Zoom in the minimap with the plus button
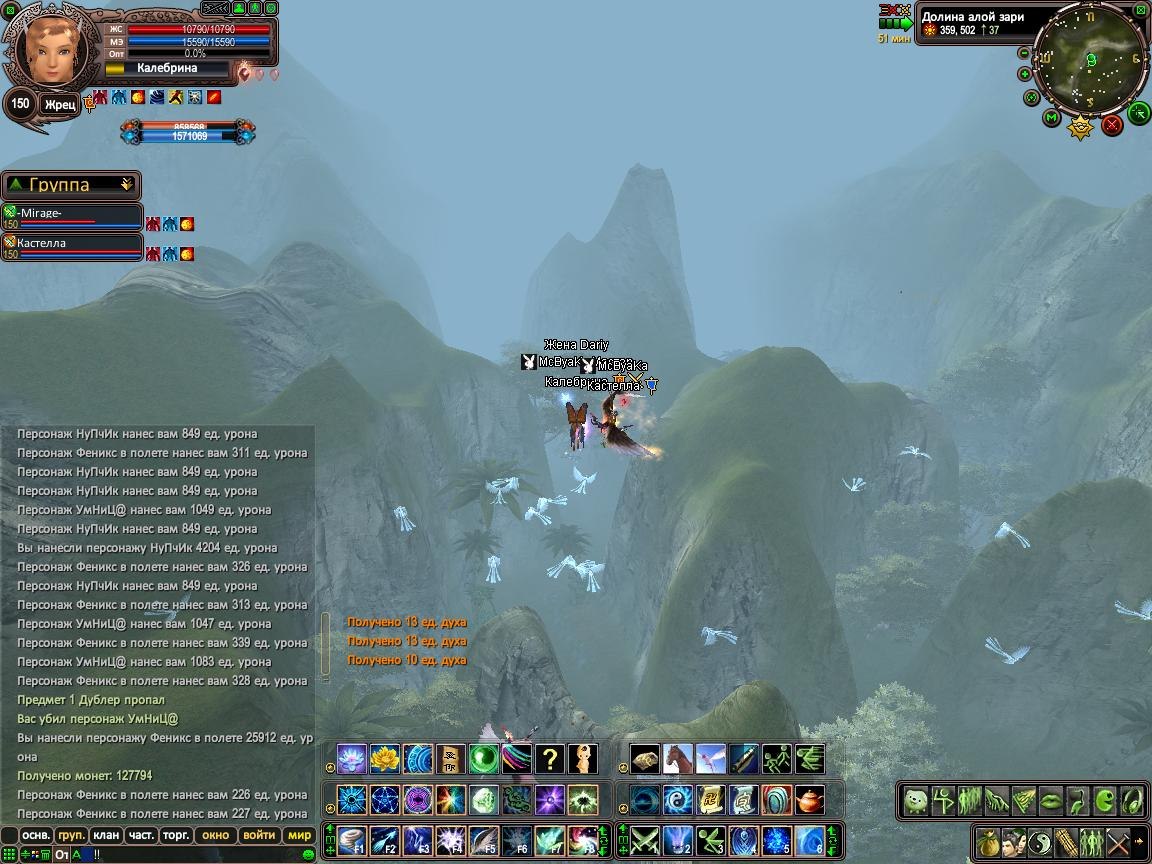Image resolution: width=1152 pixels, height=864 pixels. [1025, 74]
